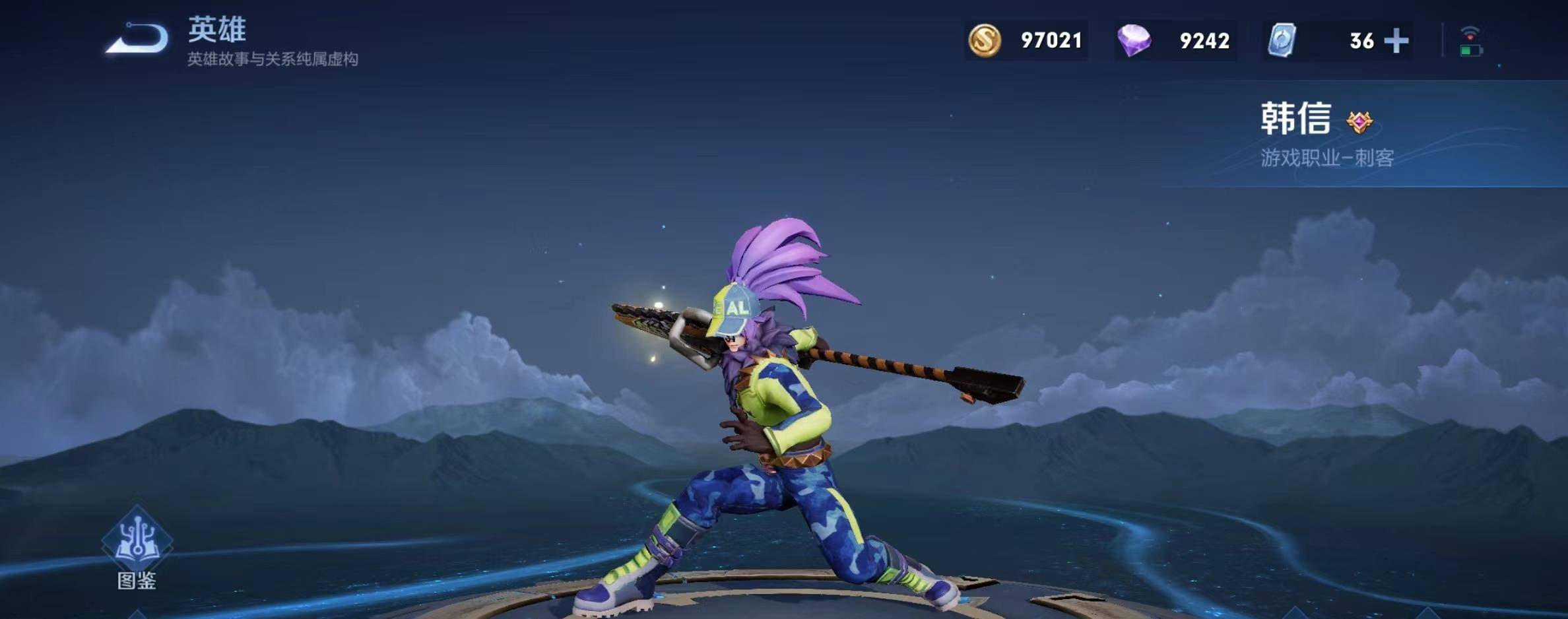Screen dimensions: 1568x619
Task: Tap the plus button to add vouchers
Action: coord(1396,41)
